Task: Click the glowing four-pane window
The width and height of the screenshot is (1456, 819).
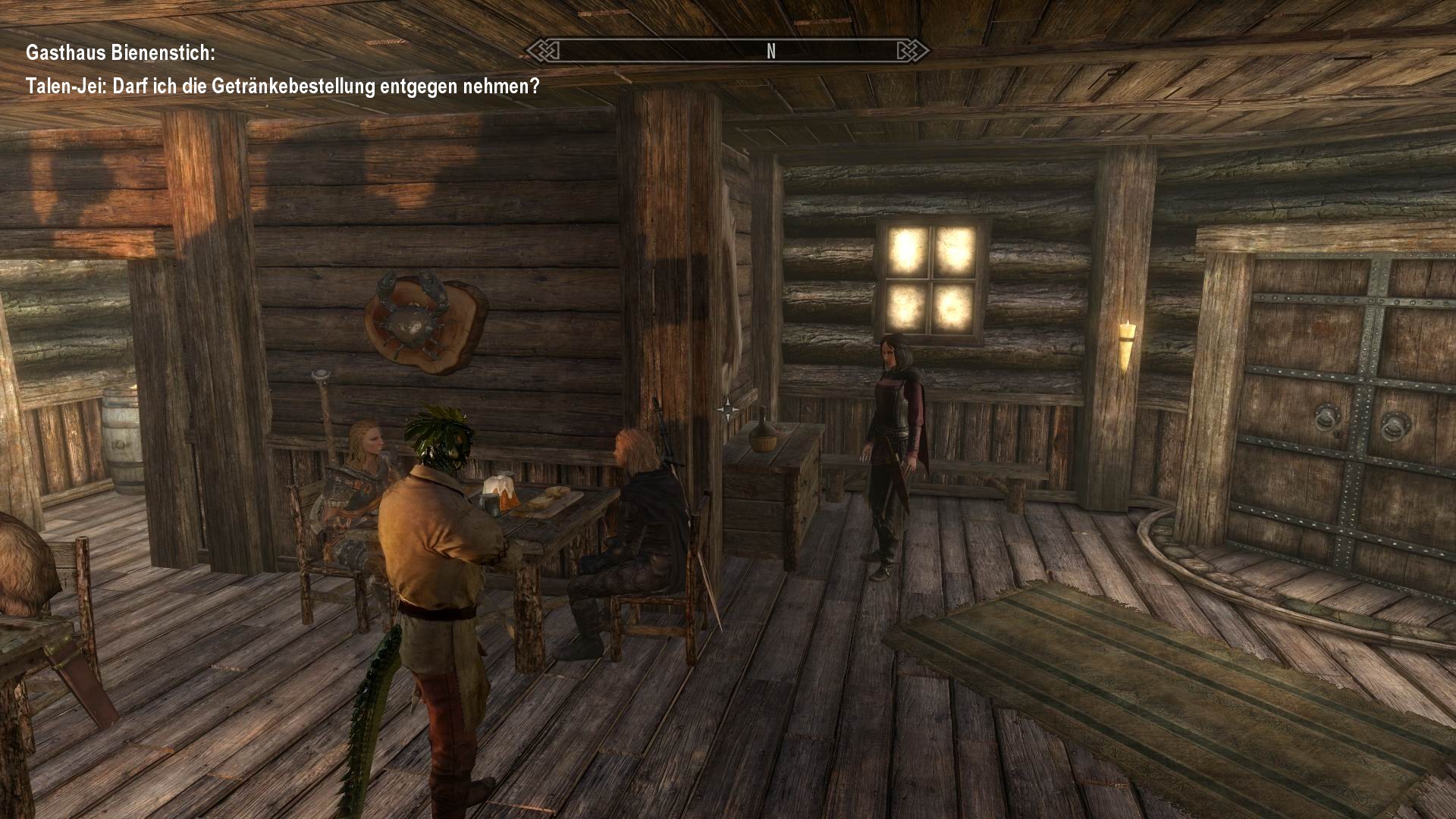Action: [931, 275]
